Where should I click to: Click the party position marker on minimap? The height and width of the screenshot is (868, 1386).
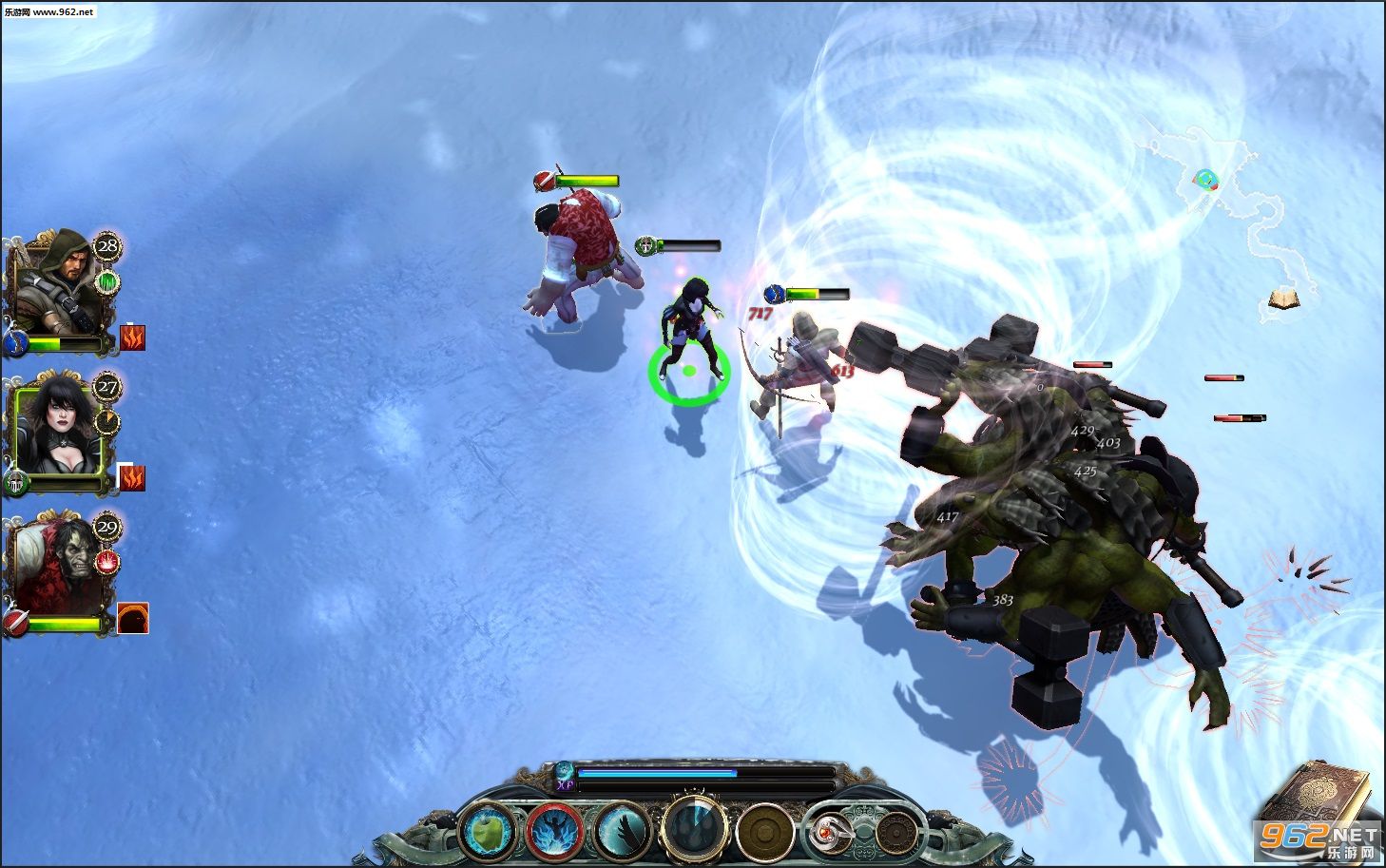point(1206,179)
